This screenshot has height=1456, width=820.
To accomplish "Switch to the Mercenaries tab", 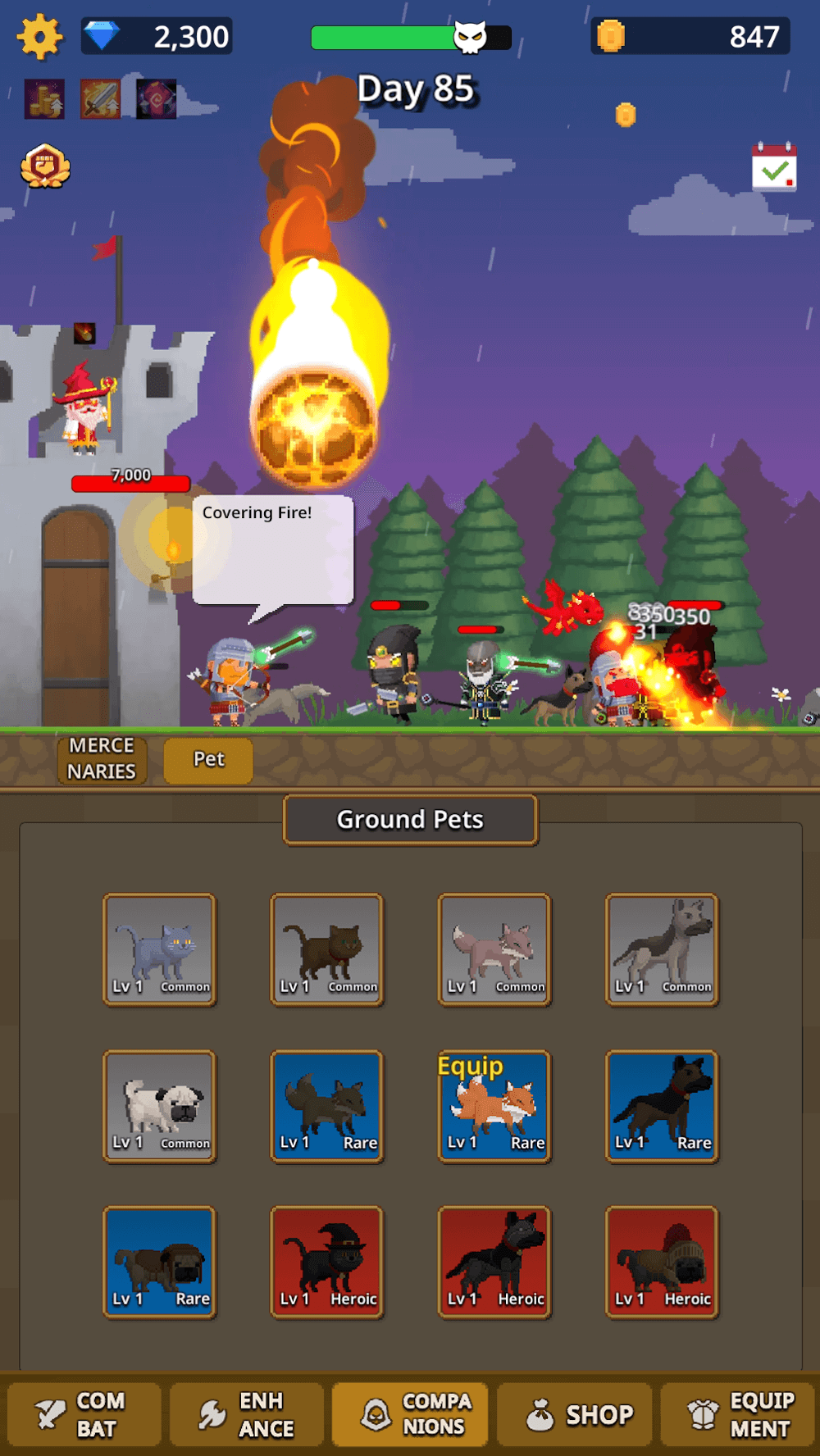I will 102,759.
